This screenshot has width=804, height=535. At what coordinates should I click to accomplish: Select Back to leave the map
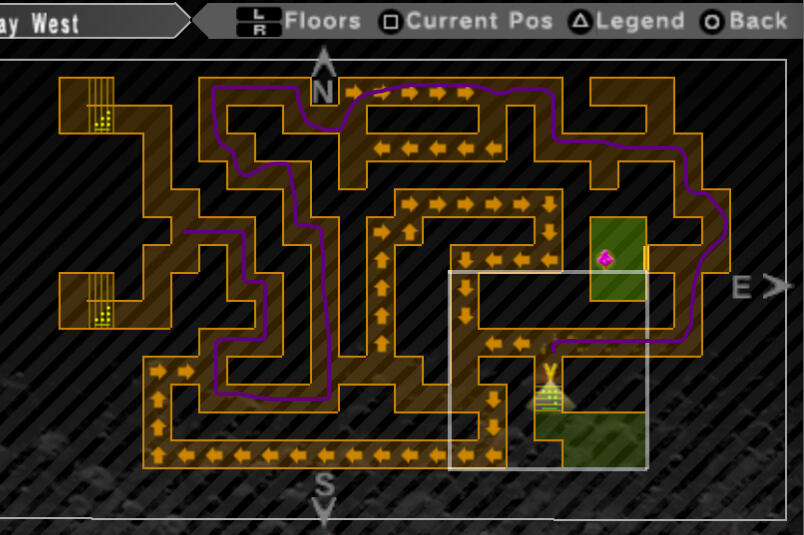point(745,20)
